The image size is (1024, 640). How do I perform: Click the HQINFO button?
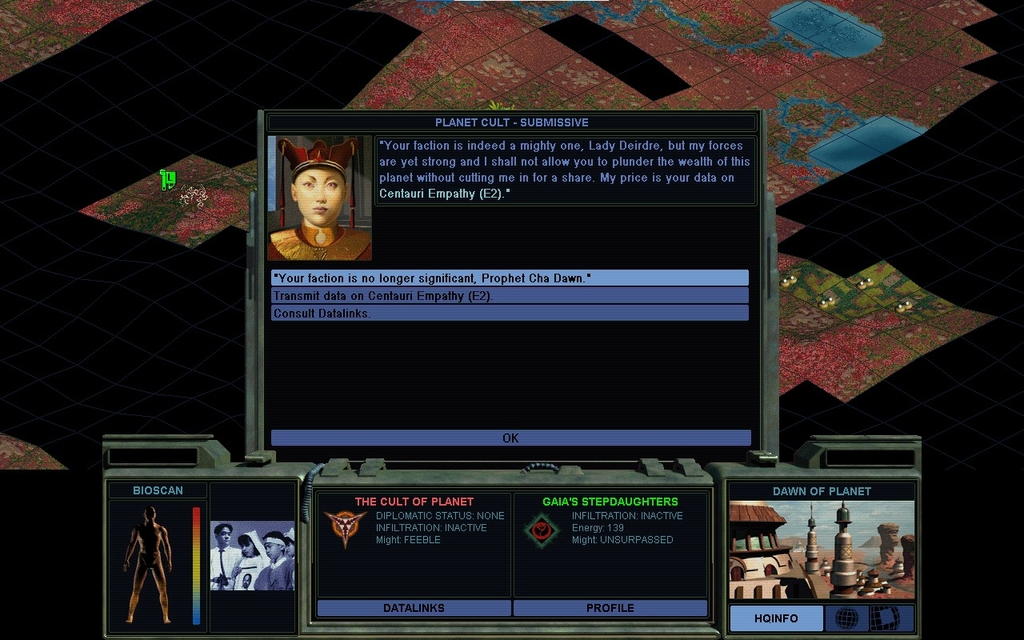[x=775, y=618]
